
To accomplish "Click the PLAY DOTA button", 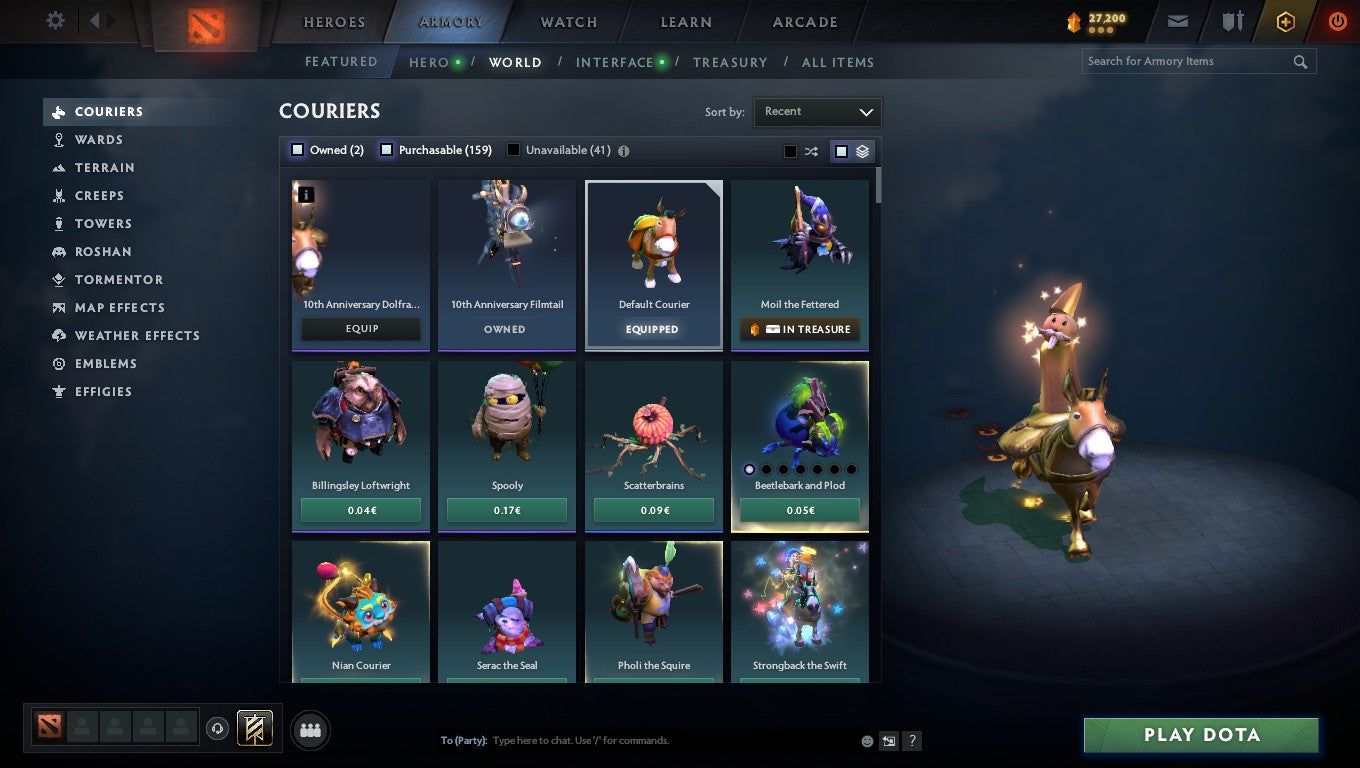I will [1200, 734].
